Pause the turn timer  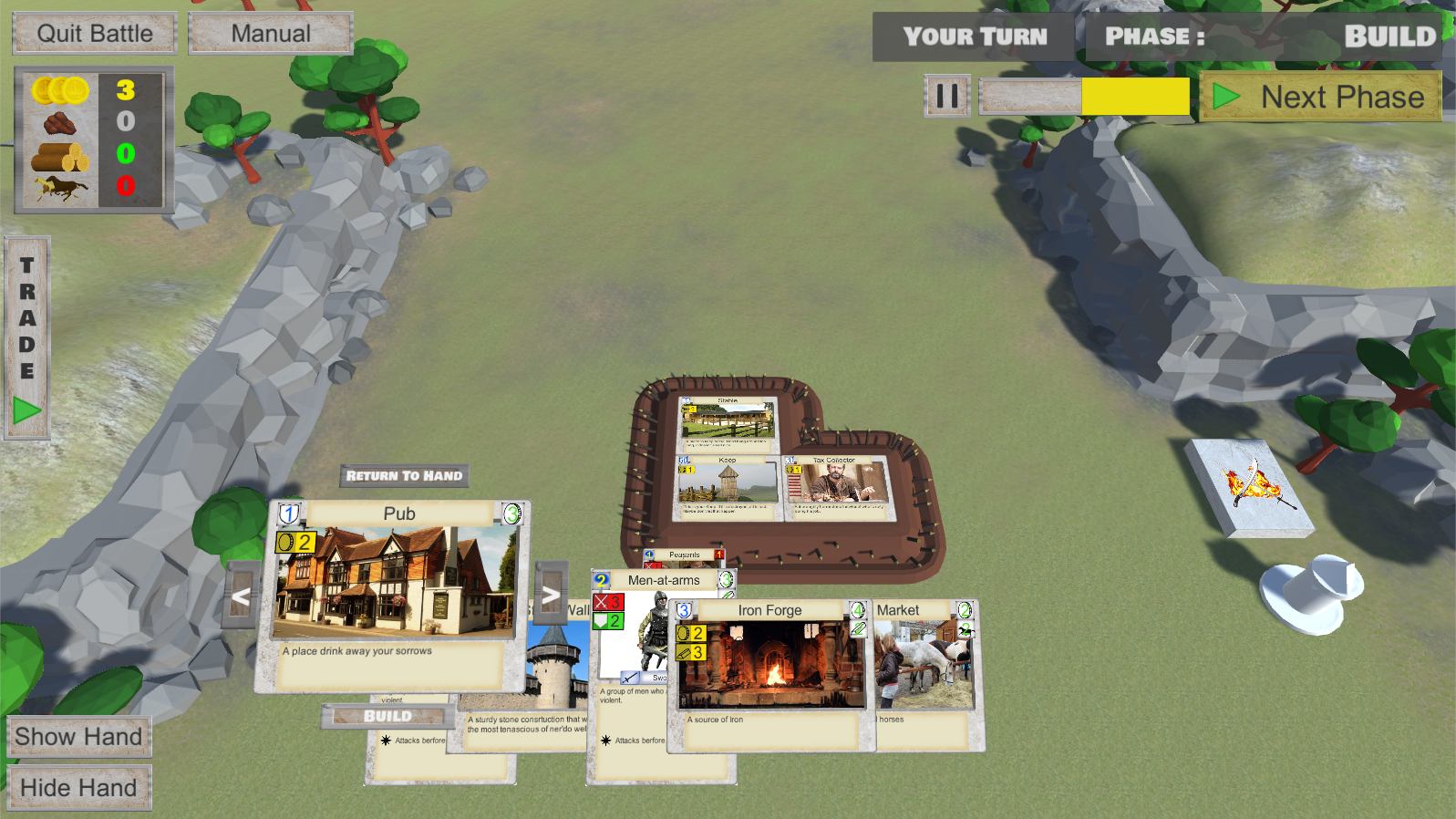(x=946, y=96)
